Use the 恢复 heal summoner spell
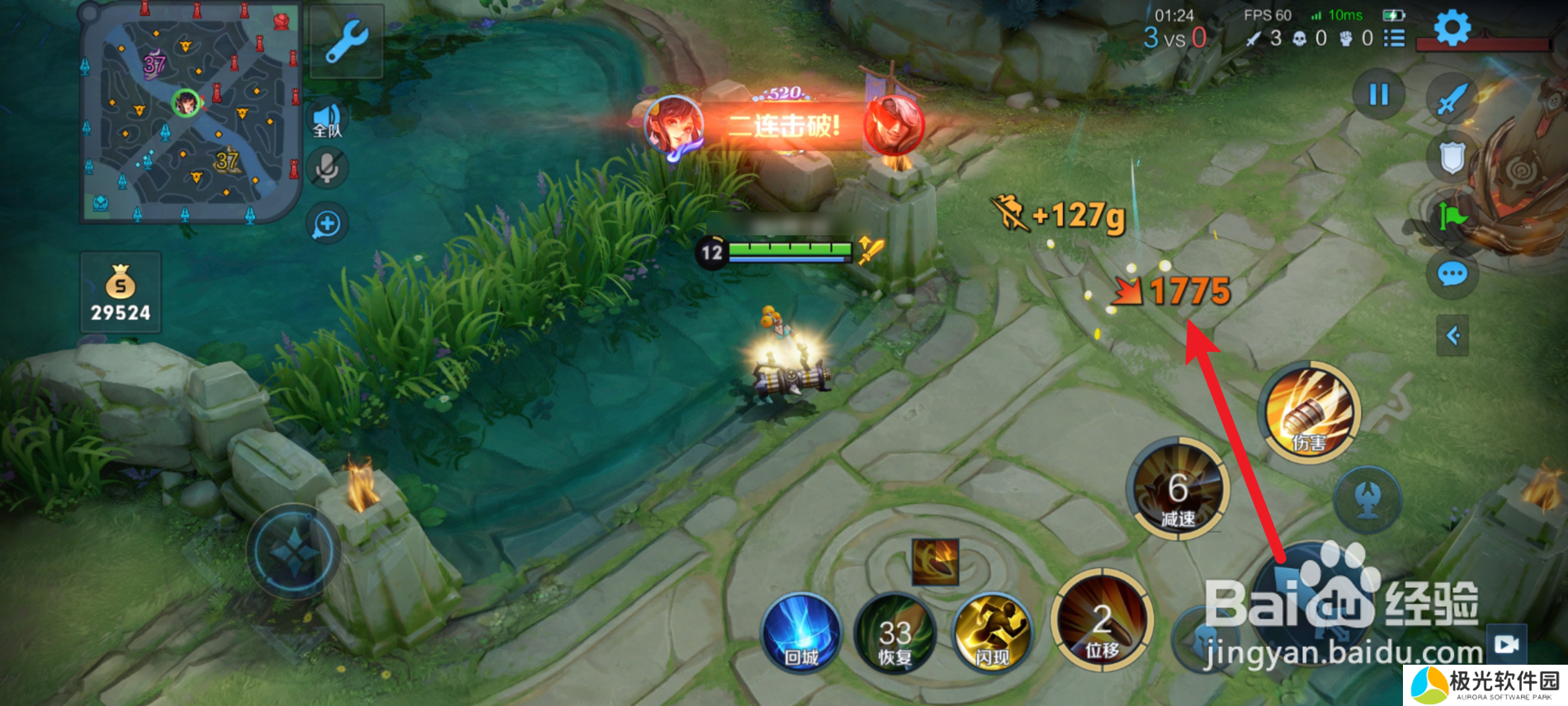 click(895, 634)
